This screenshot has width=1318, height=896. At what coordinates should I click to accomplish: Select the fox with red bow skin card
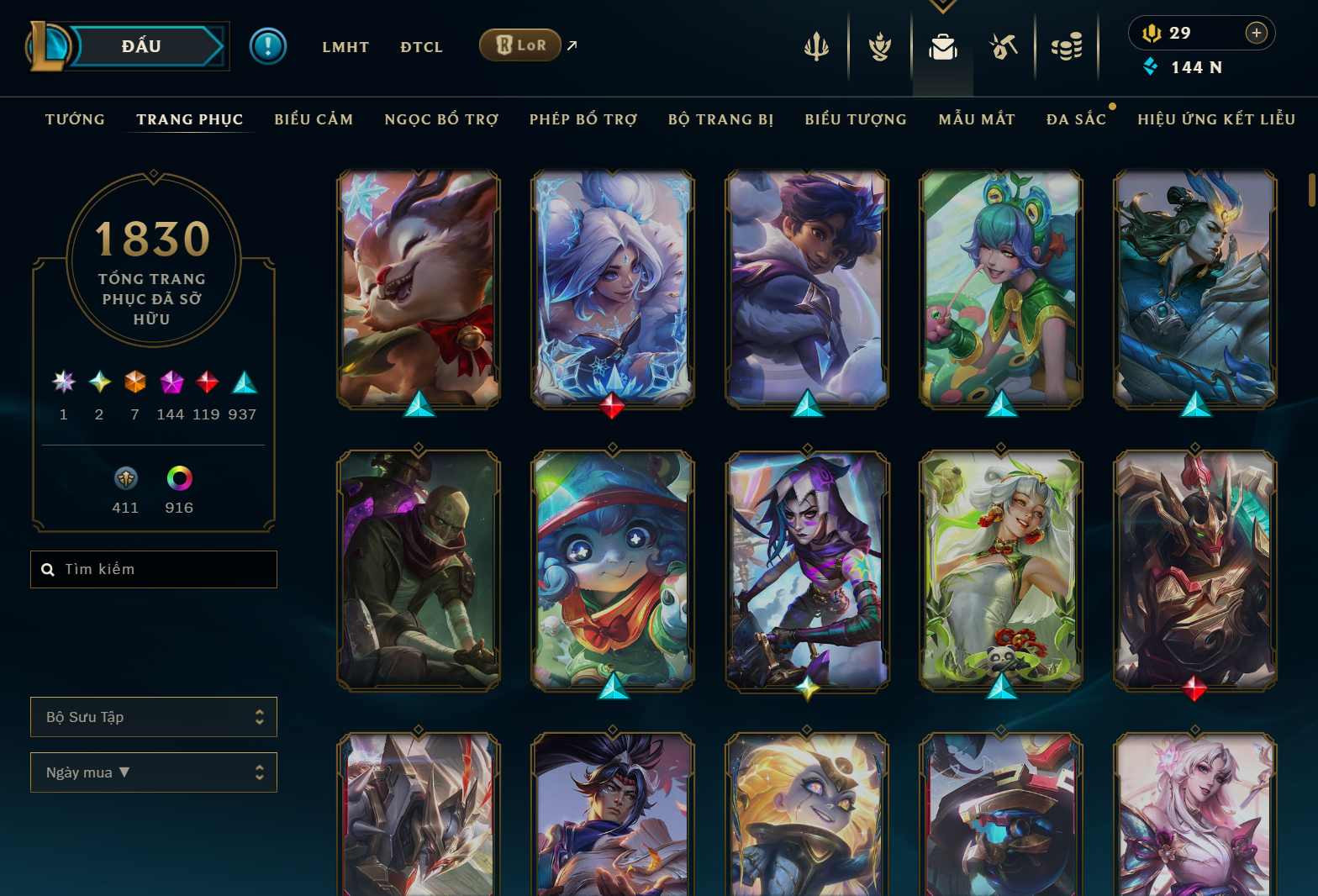click(419, 288)
